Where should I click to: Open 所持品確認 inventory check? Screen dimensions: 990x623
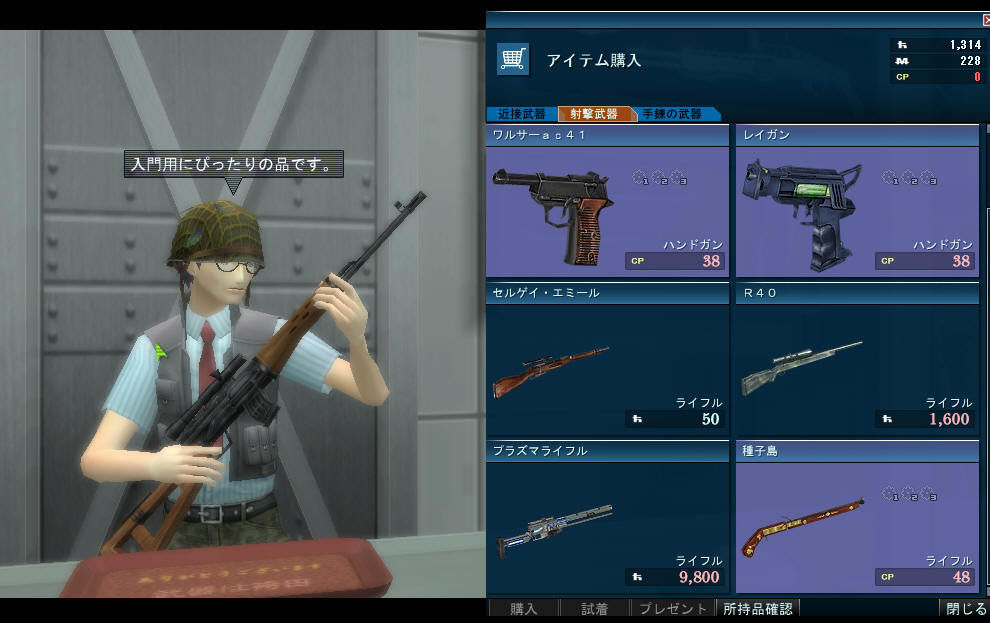tap(758, 608)
